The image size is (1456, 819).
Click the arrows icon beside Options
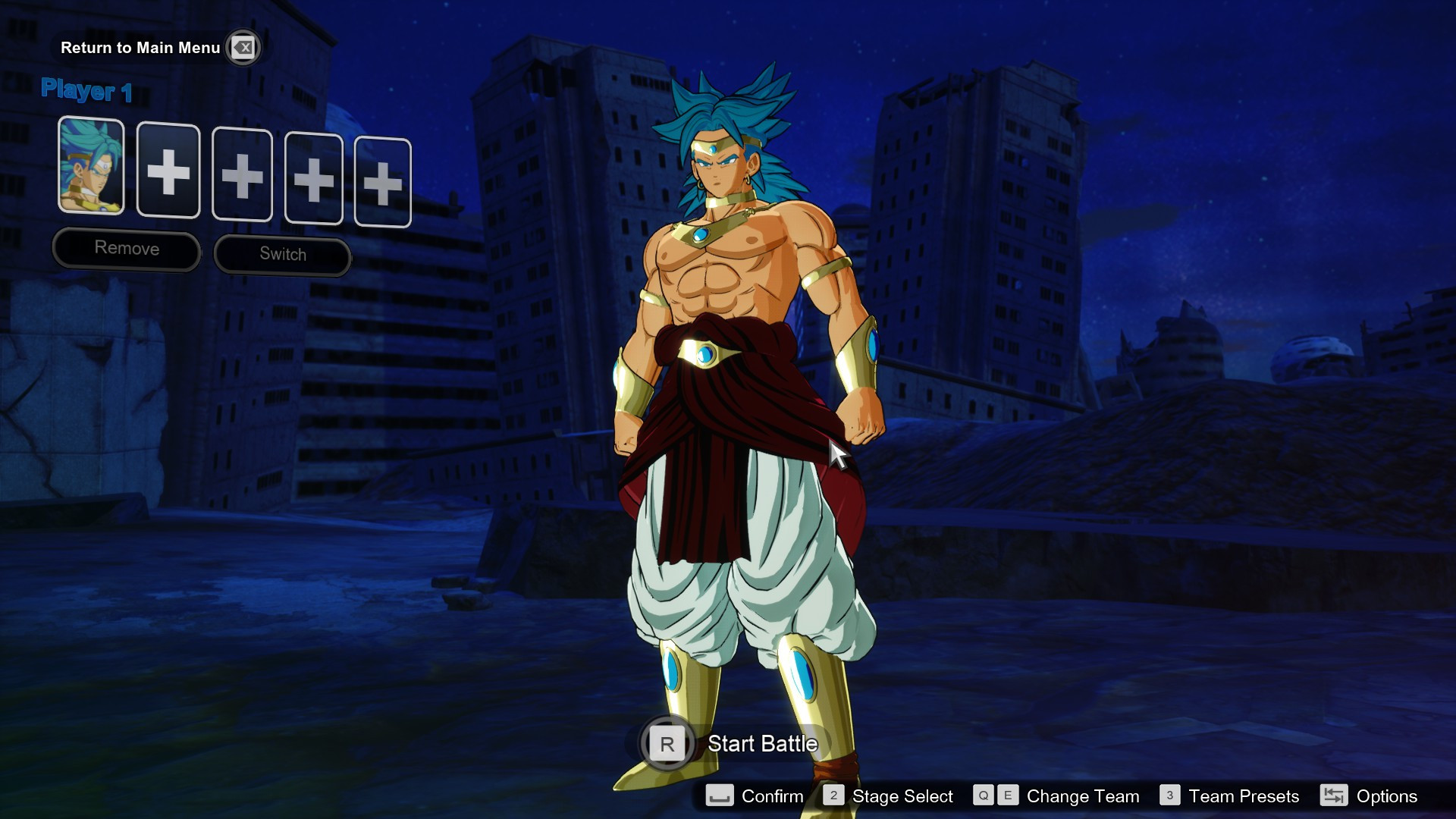click(1333, 796)
